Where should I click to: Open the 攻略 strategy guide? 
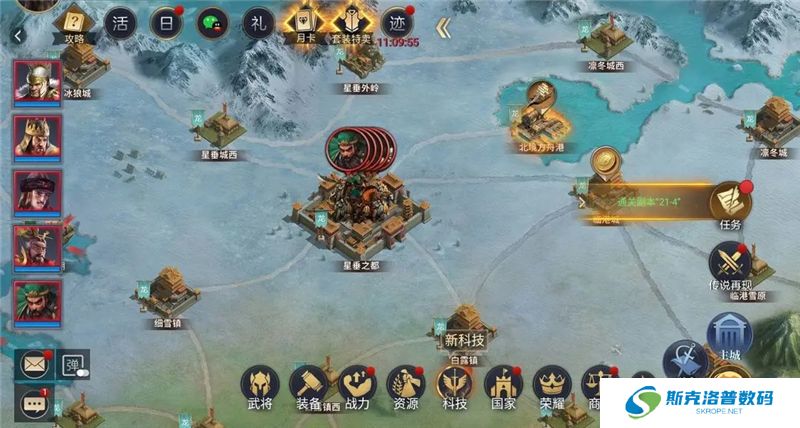click(x=74, y=21)
